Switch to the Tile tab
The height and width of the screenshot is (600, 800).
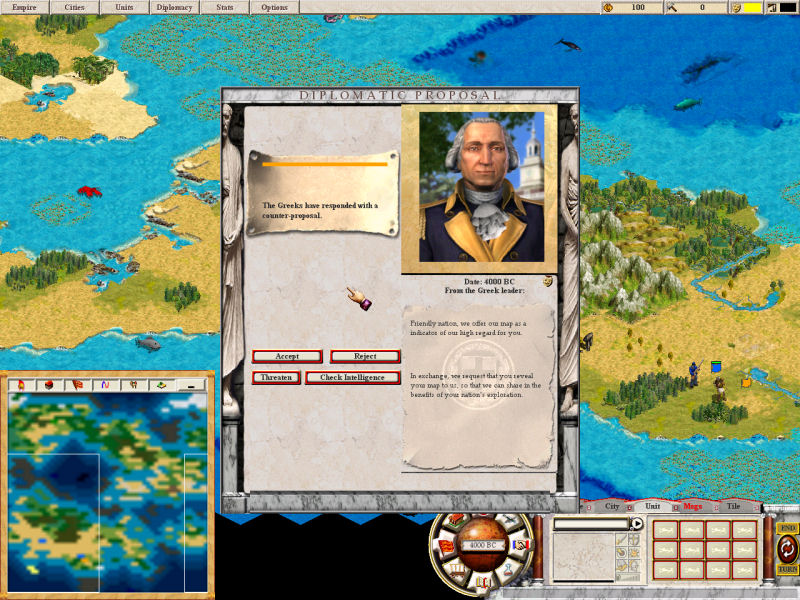[x=732, y=506]
